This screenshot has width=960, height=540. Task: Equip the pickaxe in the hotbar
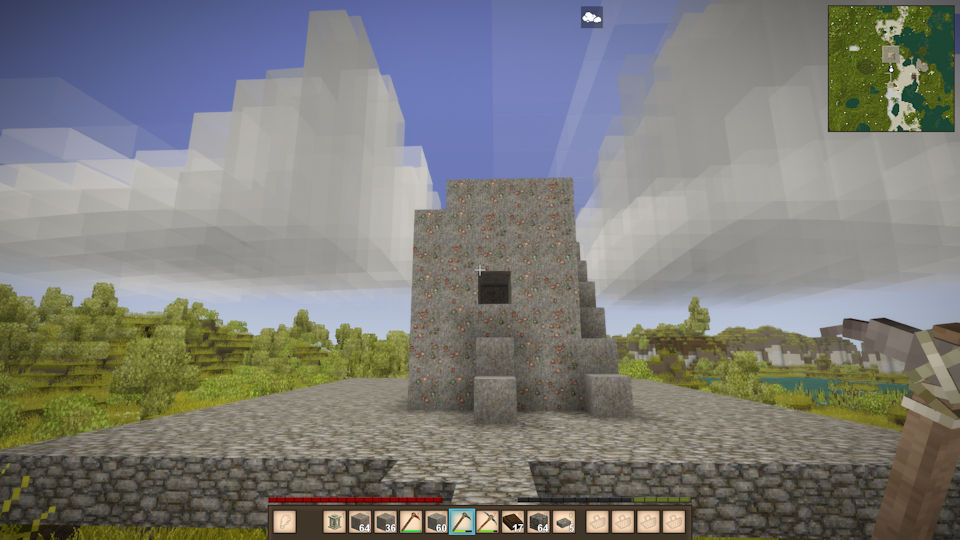click(x=487, y=521)
